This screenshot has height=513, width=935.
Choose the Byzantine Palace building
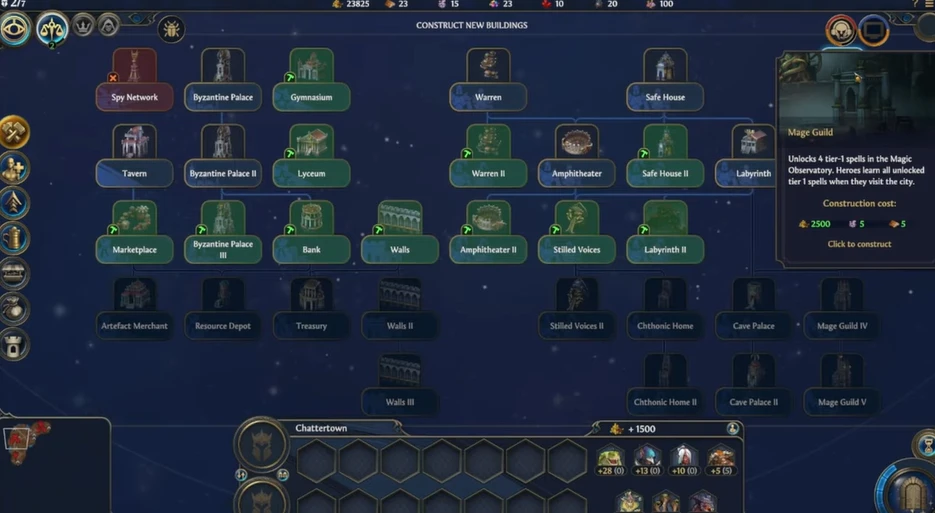tap(222, 82)
